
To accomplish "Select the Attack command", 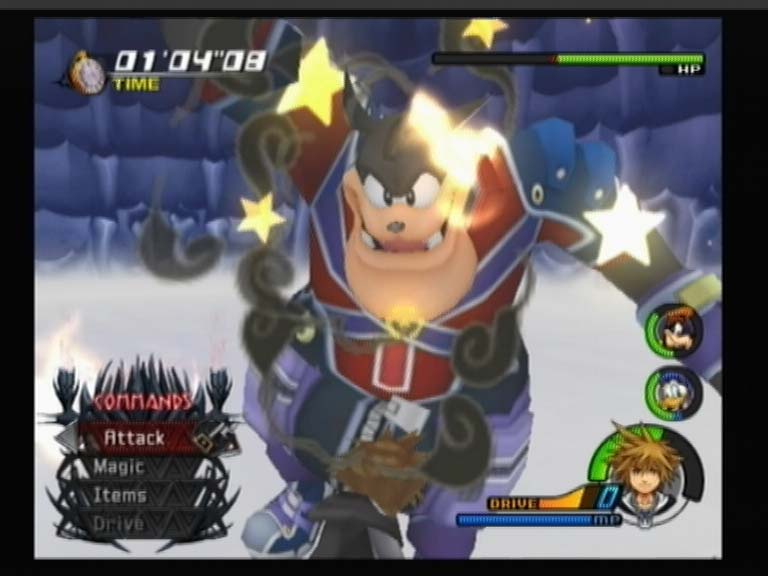I will [135, 438].
